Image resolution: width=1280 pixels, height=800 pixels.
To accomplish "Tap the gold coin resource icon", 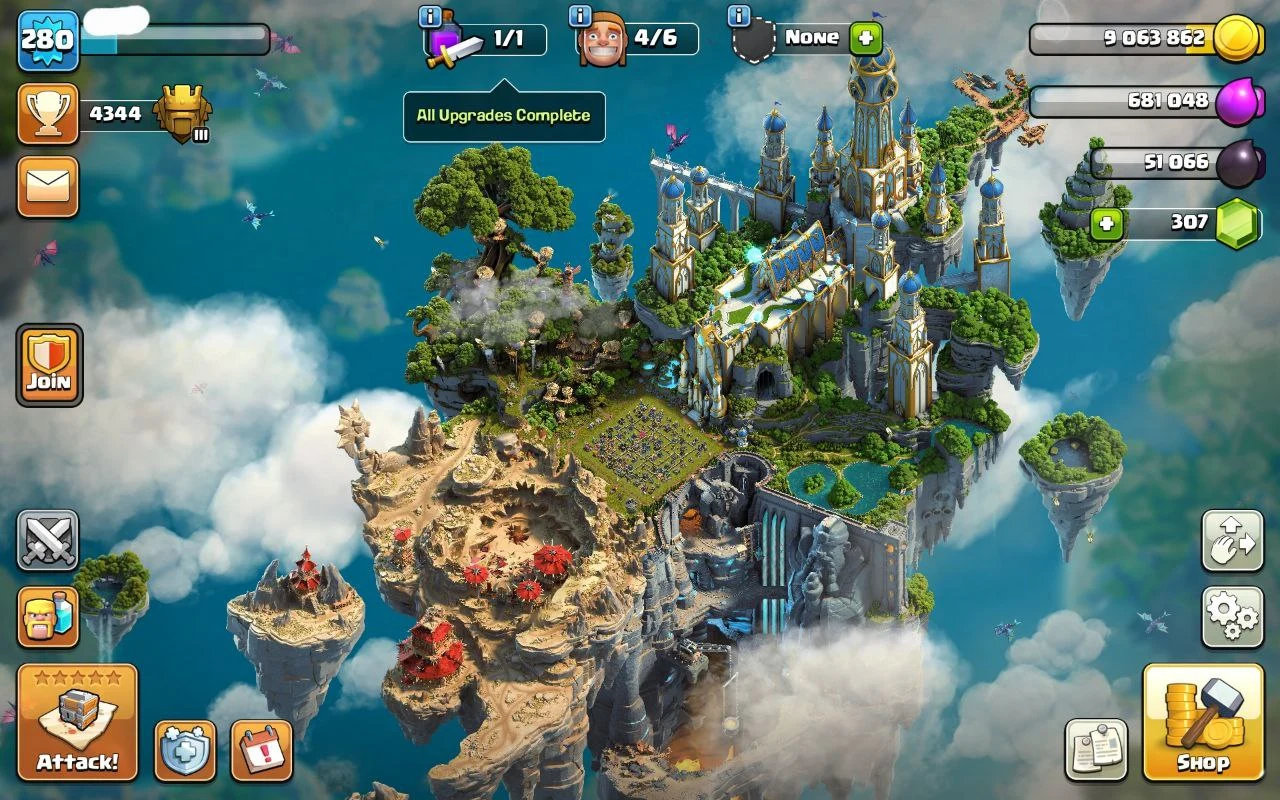I will coord(1240,39).
